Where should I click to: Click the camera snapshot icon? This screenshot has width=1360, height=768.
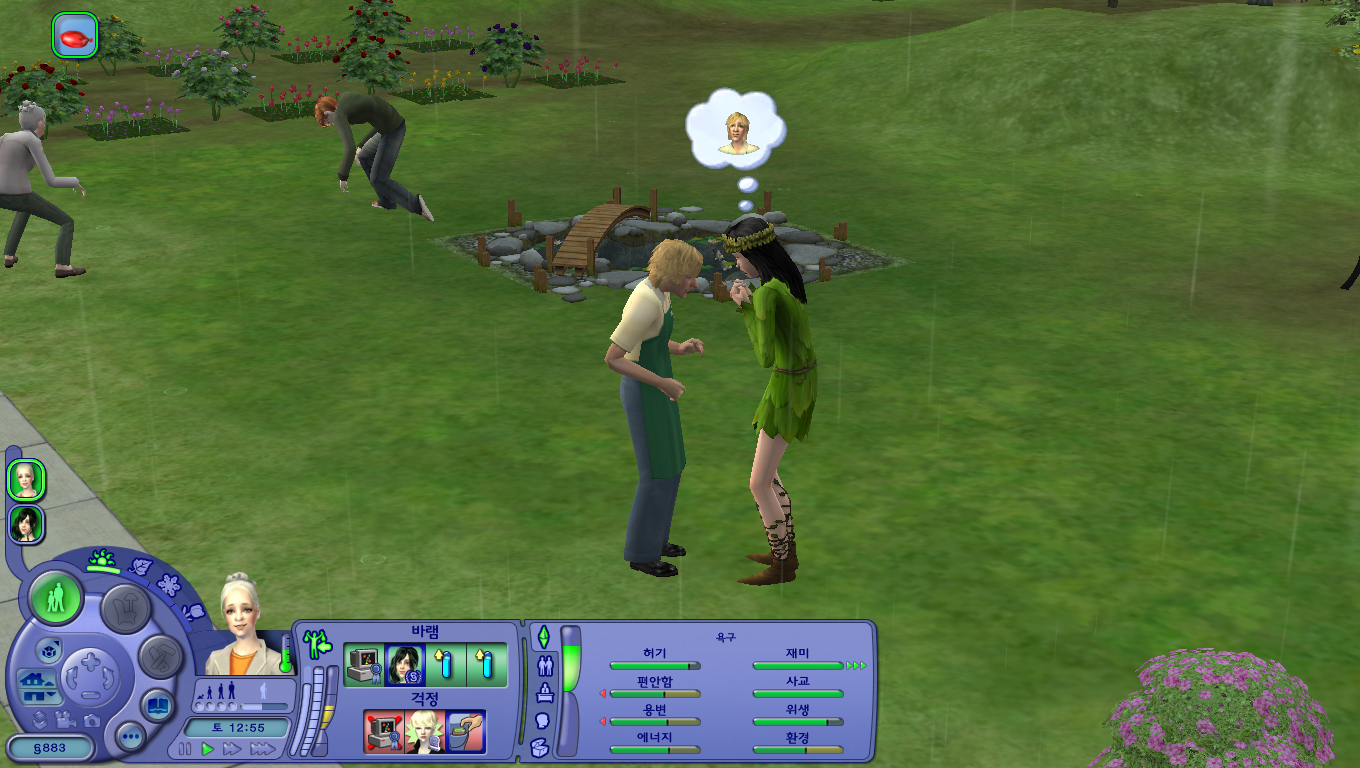point(91,719)
